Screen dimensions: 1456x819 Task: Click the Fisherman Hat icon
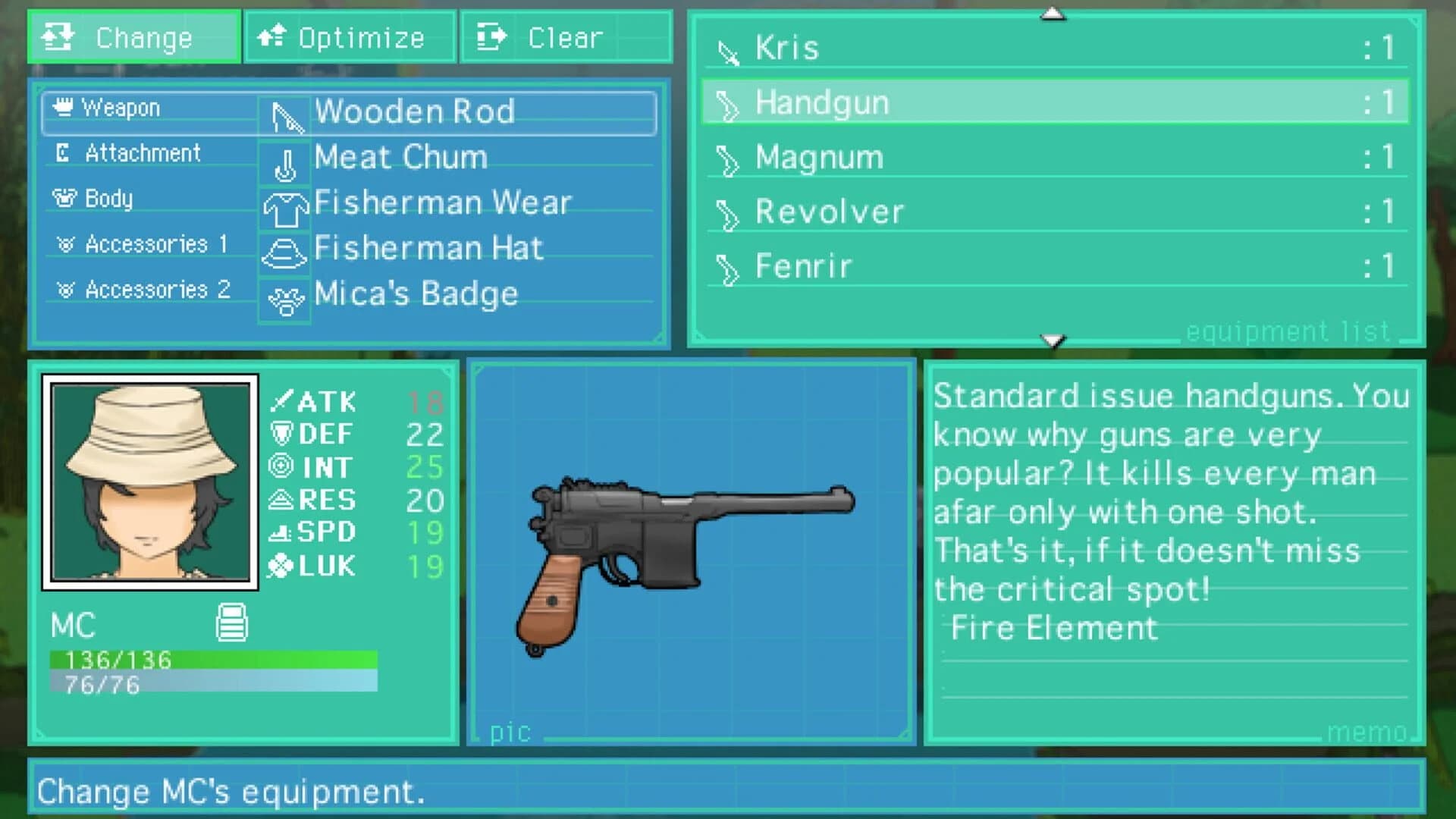[x=284, y=252]
